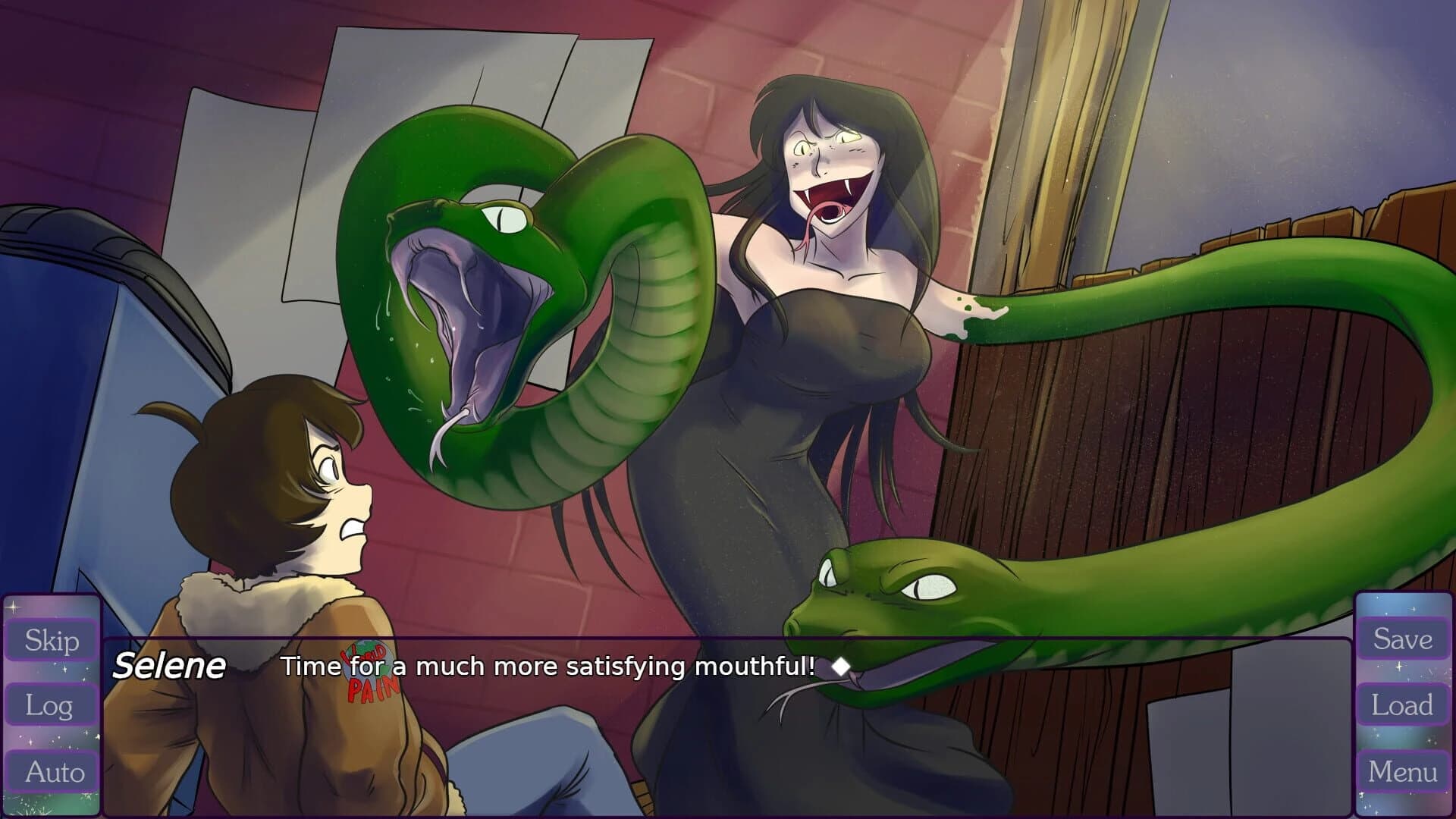Open the game Menu

click(x=1404, y=772)
